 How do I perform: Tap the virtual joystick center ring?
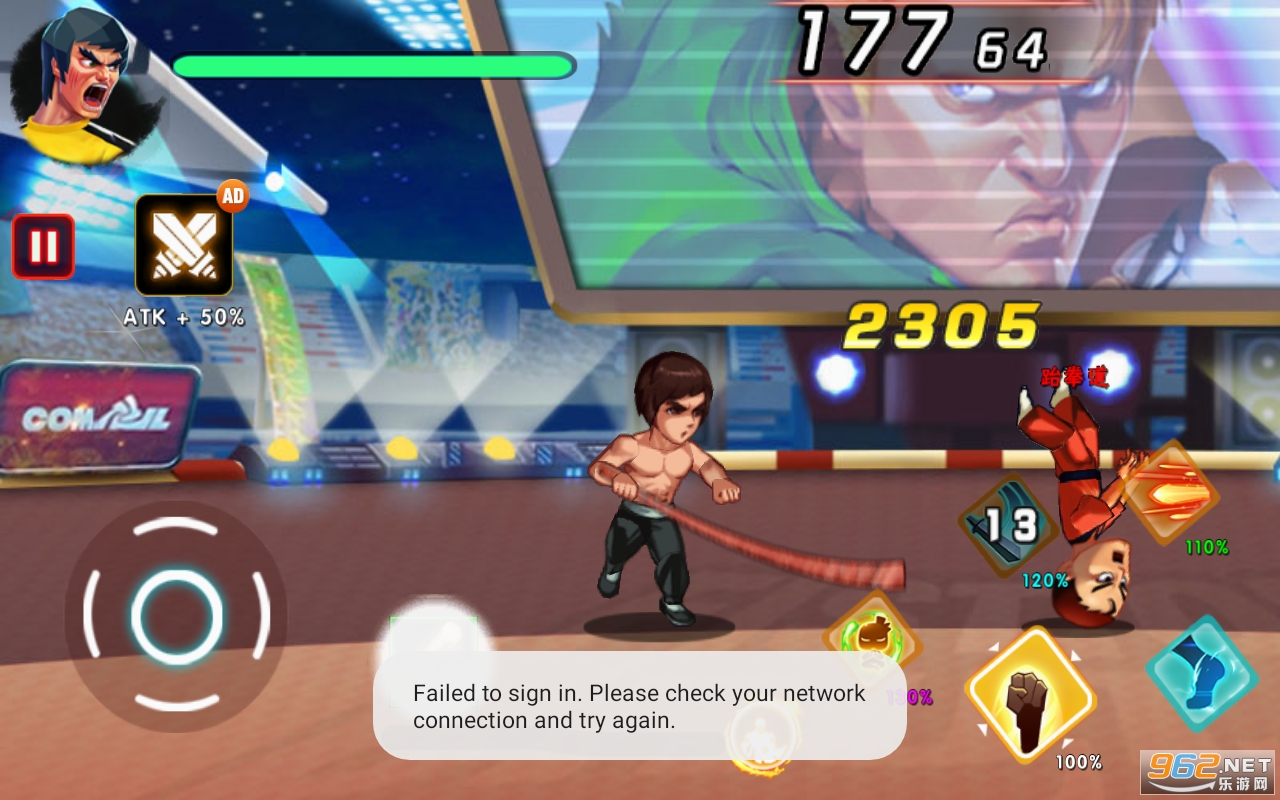click(176, 617)
